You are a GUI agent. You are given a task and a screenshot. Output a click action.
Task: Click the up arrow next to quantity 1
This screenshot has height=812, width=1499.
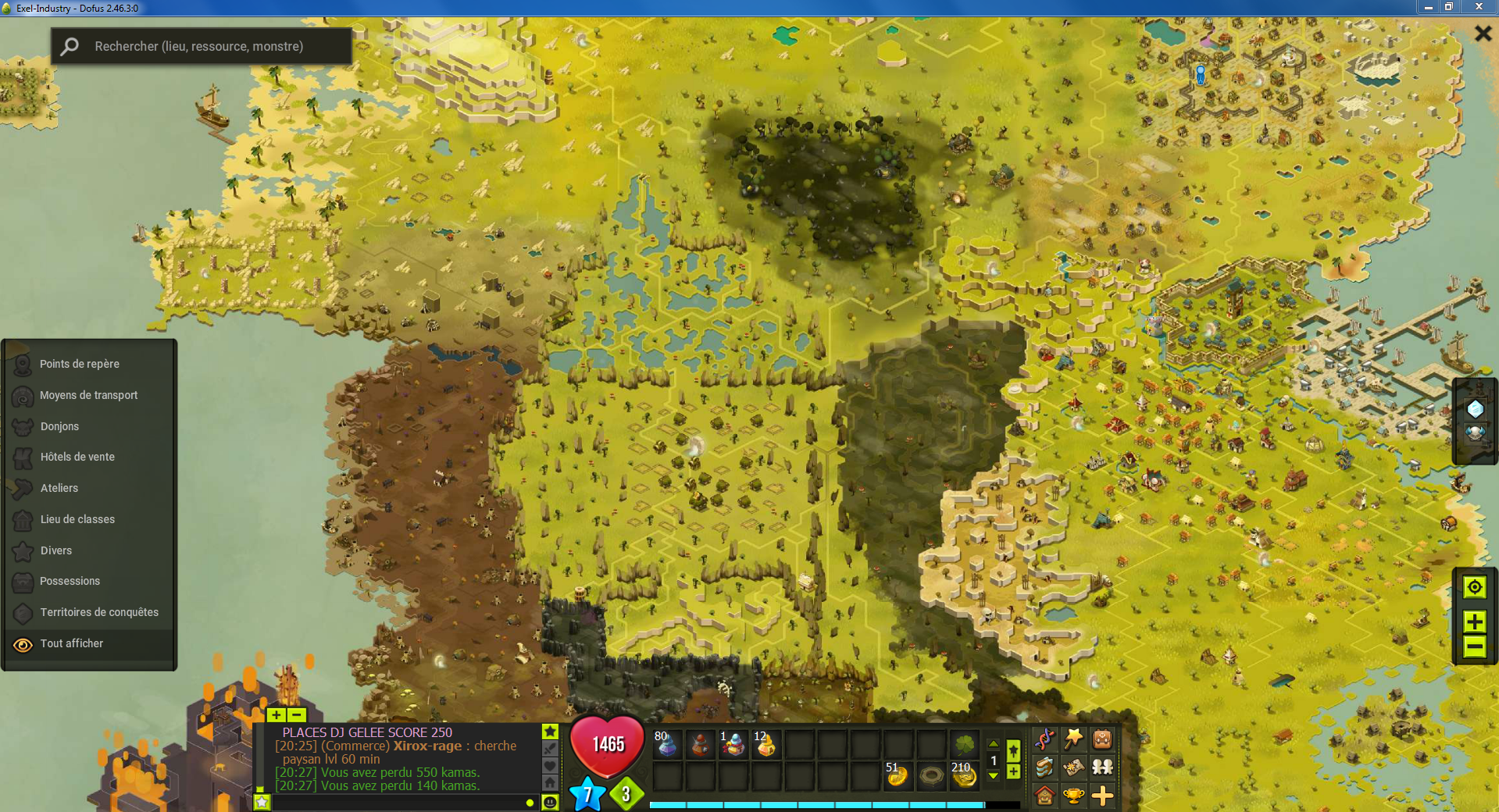tap(994, 743)
